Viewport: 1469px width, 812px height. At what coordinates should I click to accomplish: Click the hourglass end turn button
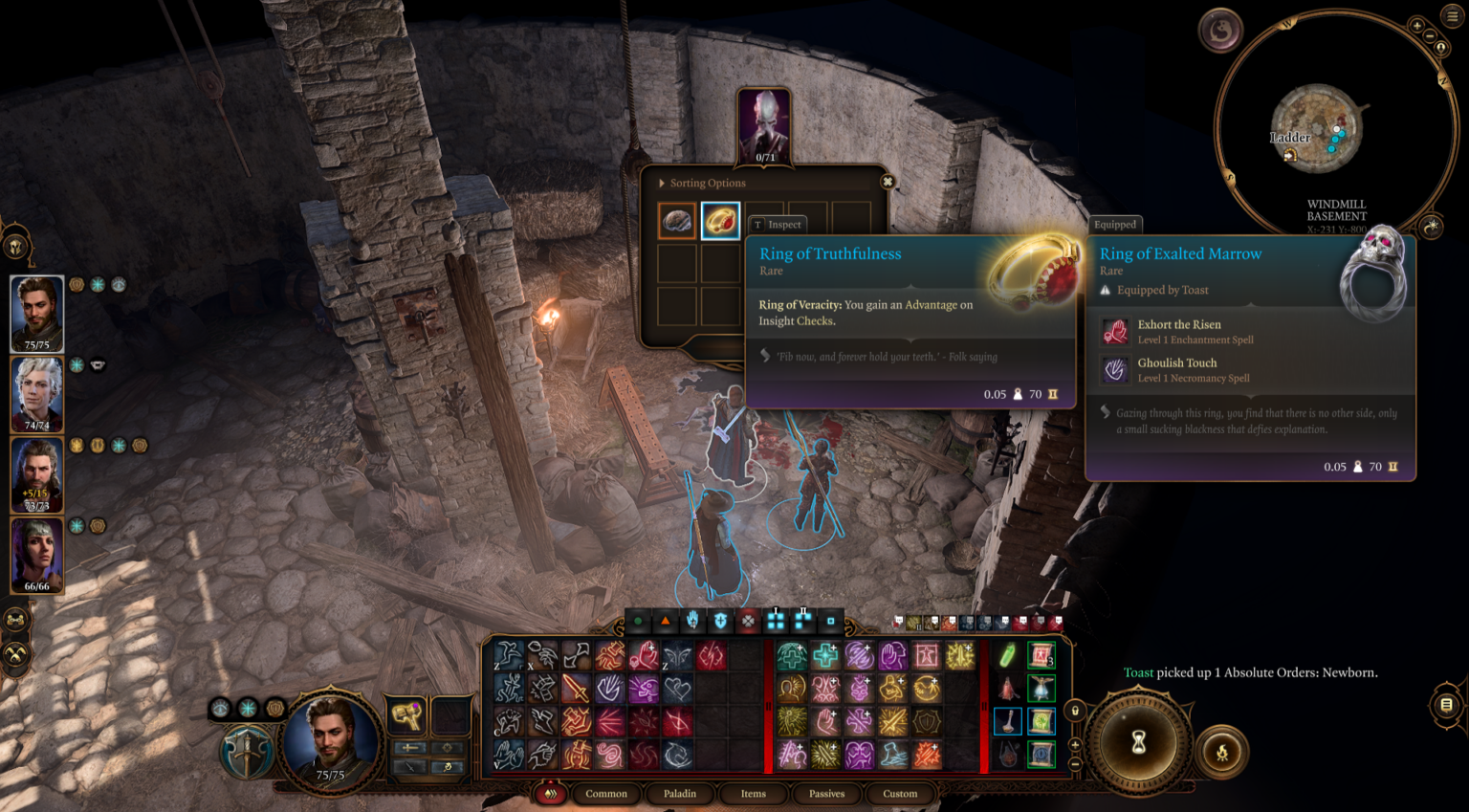pos(1138,743)
